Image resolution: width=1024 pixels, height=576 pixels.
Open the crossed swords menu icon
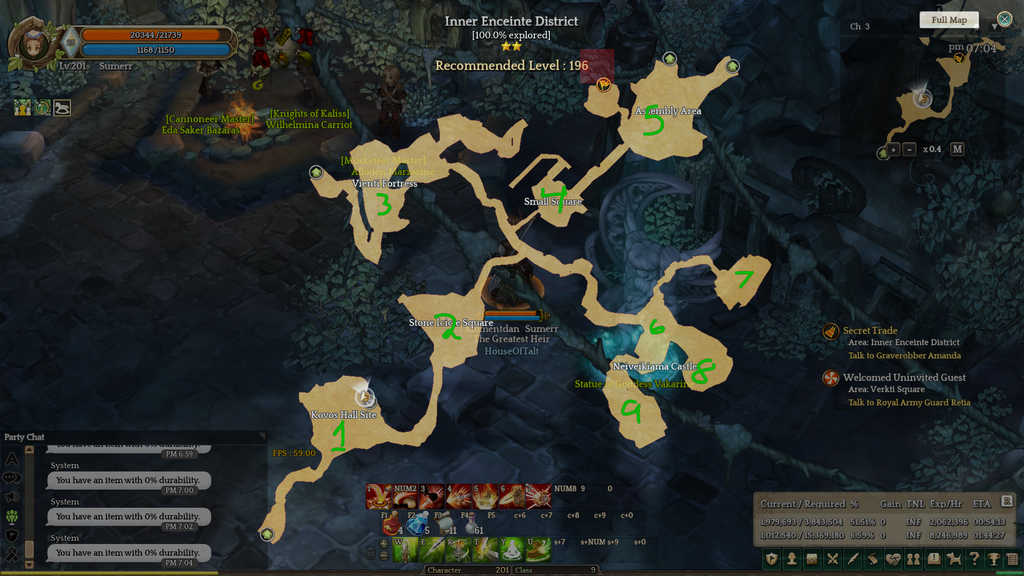(832, 559)
